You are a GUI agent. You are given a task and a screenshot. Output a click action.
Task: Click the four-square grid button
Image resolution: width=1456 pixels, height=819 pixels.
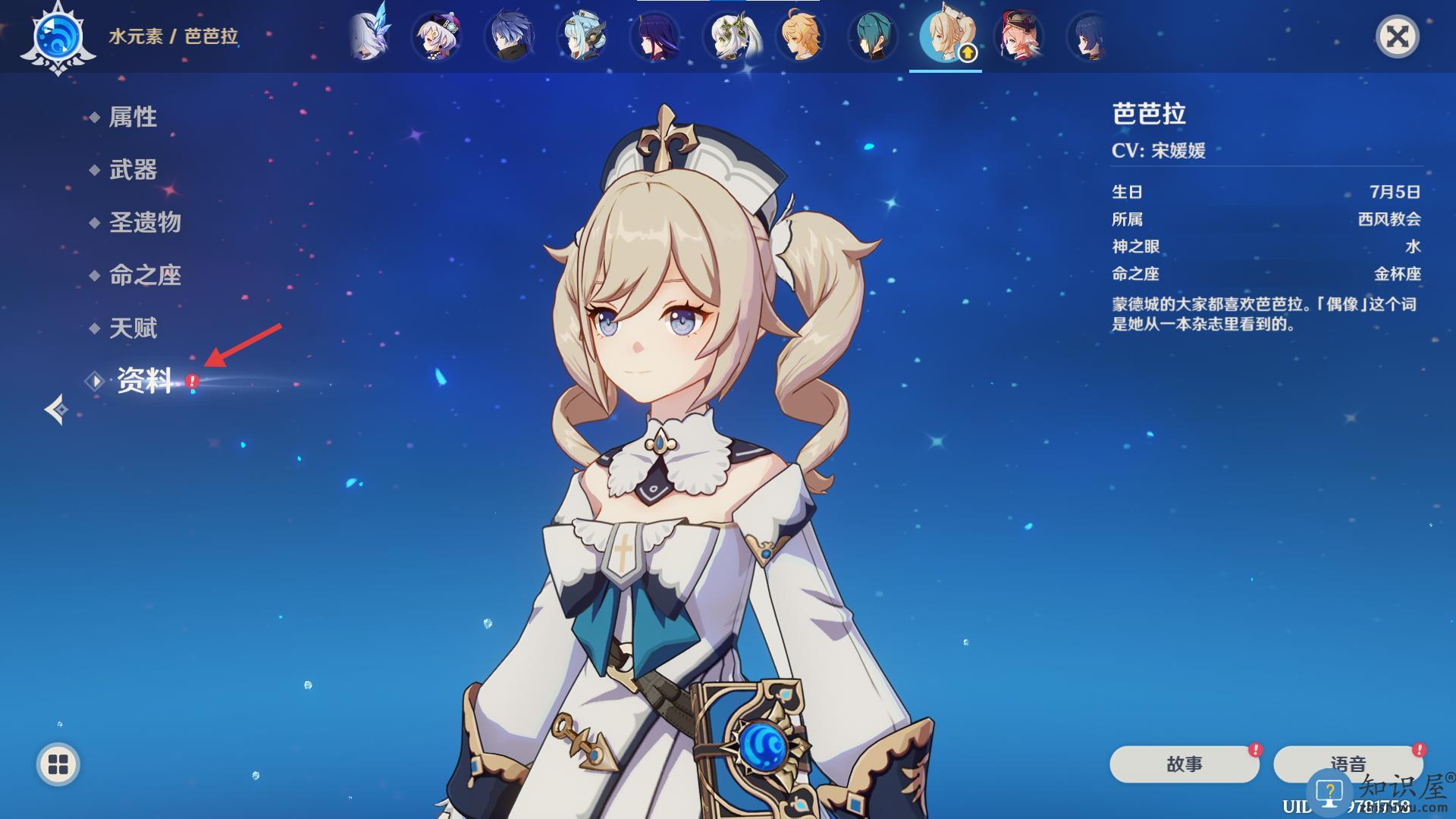(58, 764)
